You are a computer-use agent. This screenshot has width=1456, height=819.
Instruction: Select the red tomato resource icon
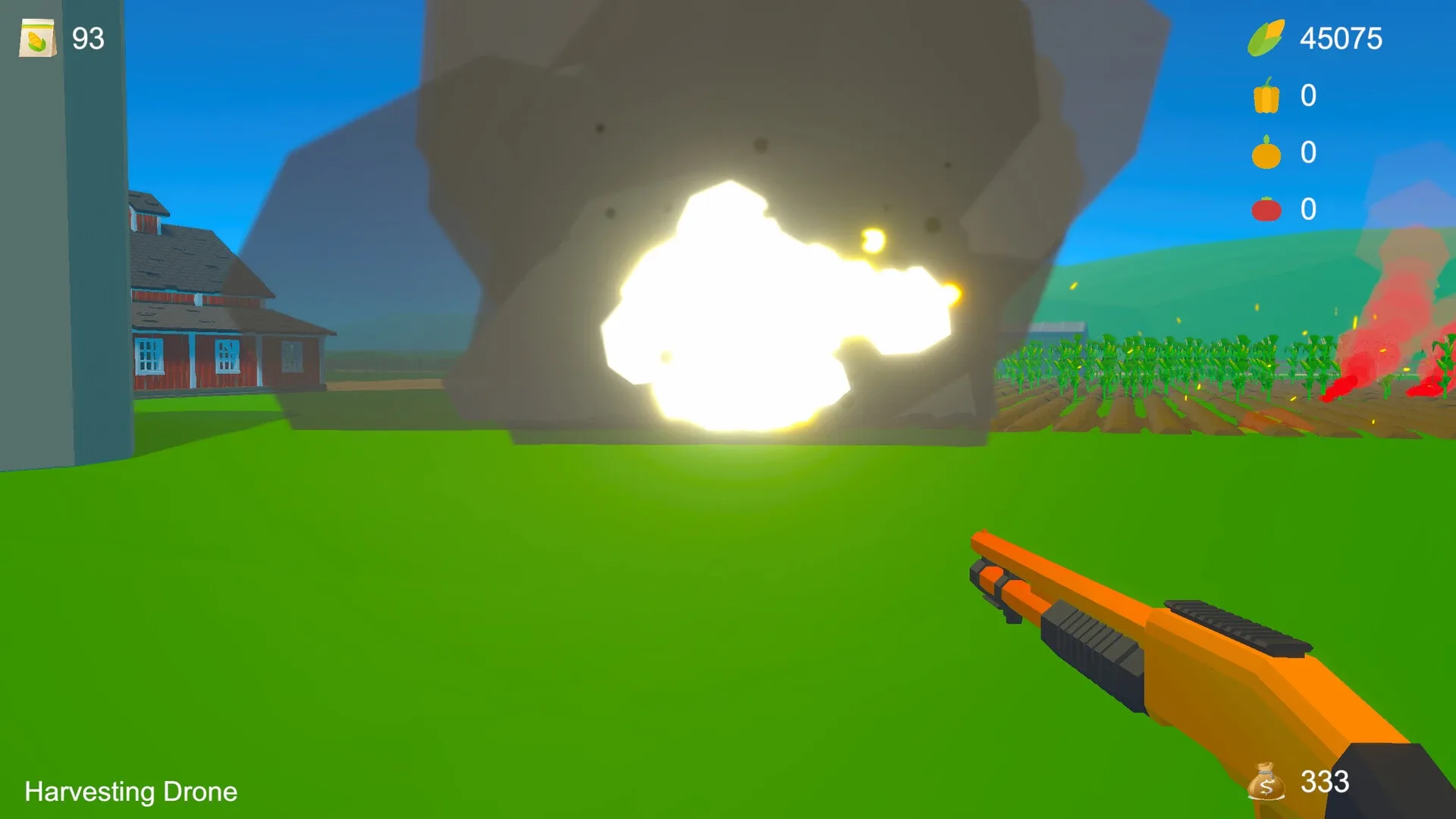1266,210
